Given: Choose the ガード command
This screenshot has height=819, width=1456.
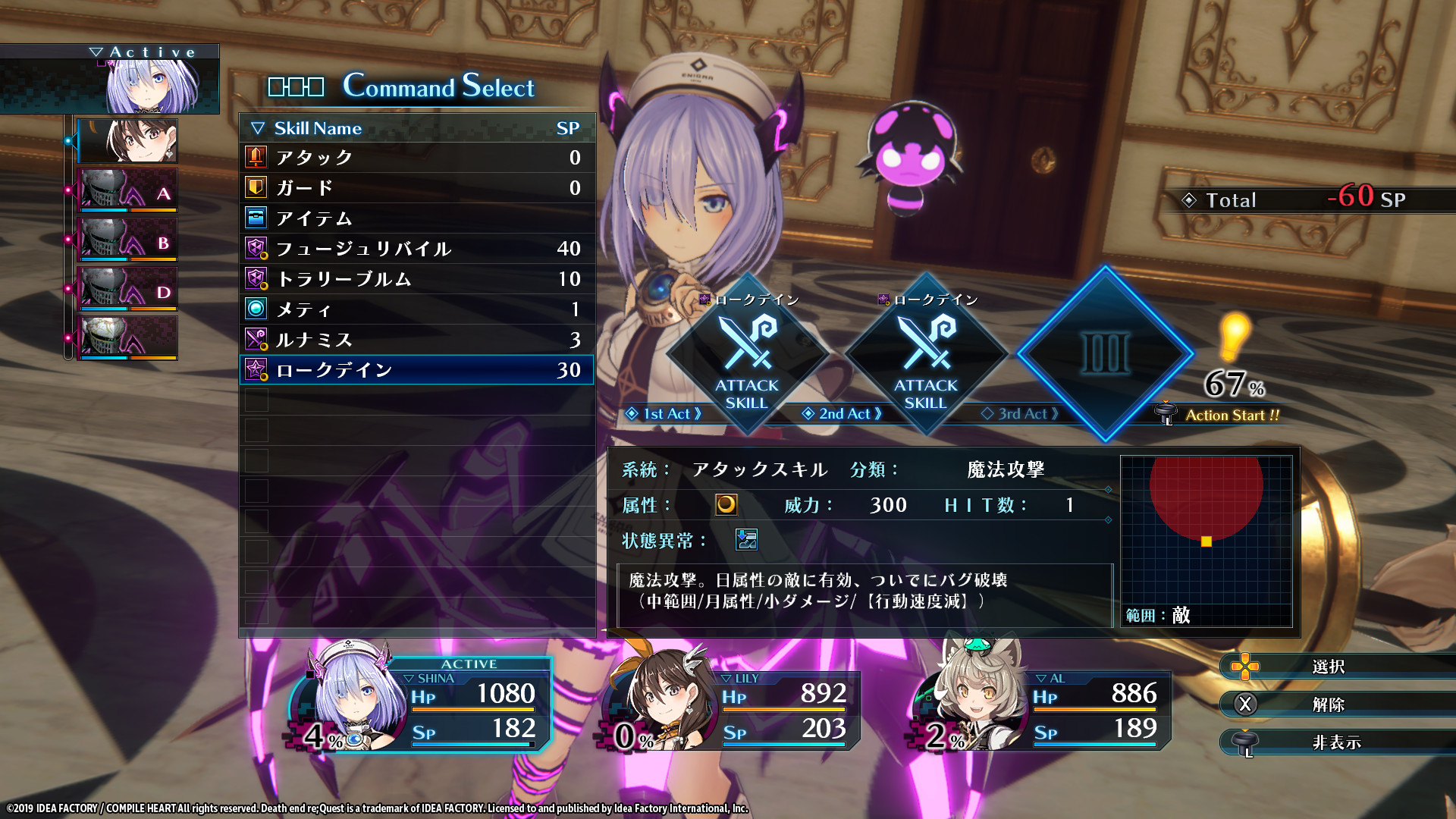Looking at the screenshot, I should [x=416, y=188].
